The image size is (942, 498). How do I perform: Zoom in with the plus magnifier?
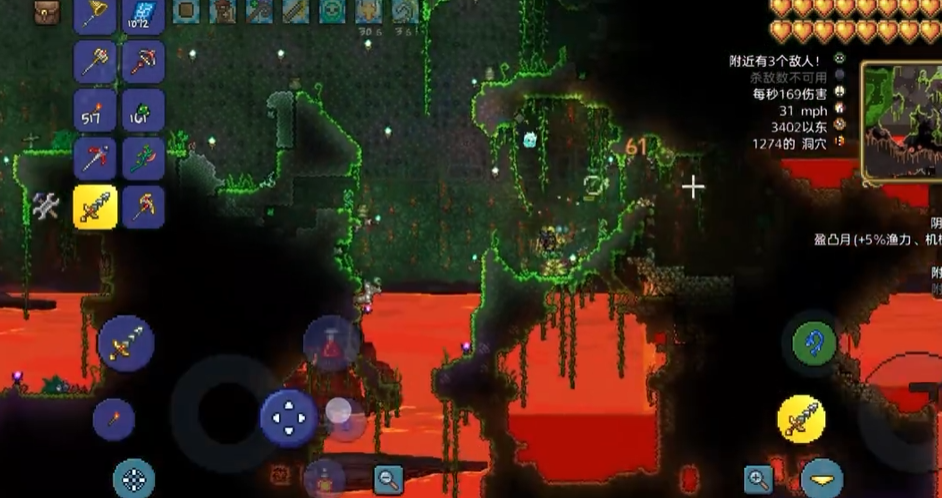tap(759, 479)
